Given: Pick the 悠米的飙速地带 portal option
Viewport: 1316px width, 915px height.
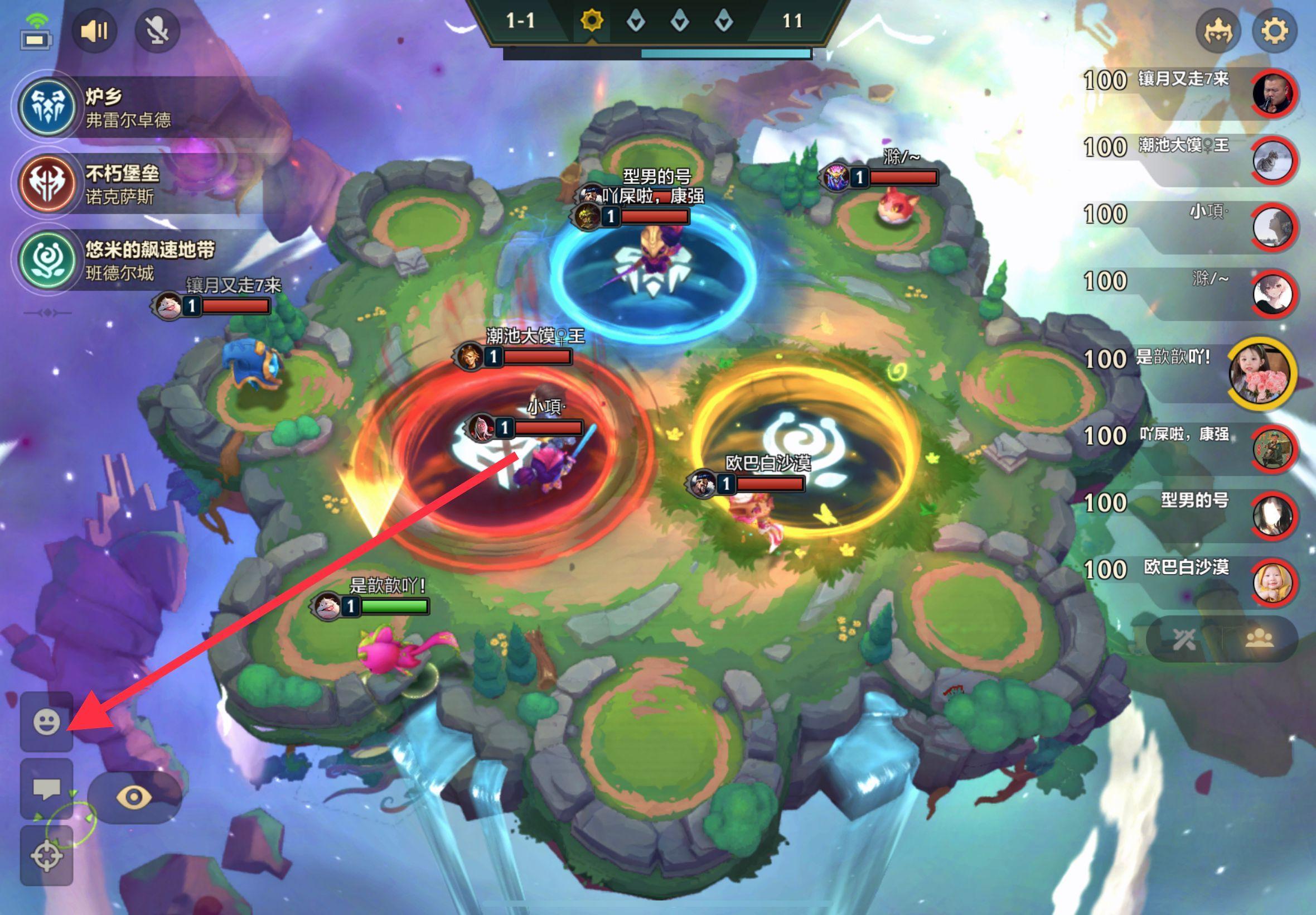Looking at the screenshot, I should pyautogui.click(x=47, y=261).
